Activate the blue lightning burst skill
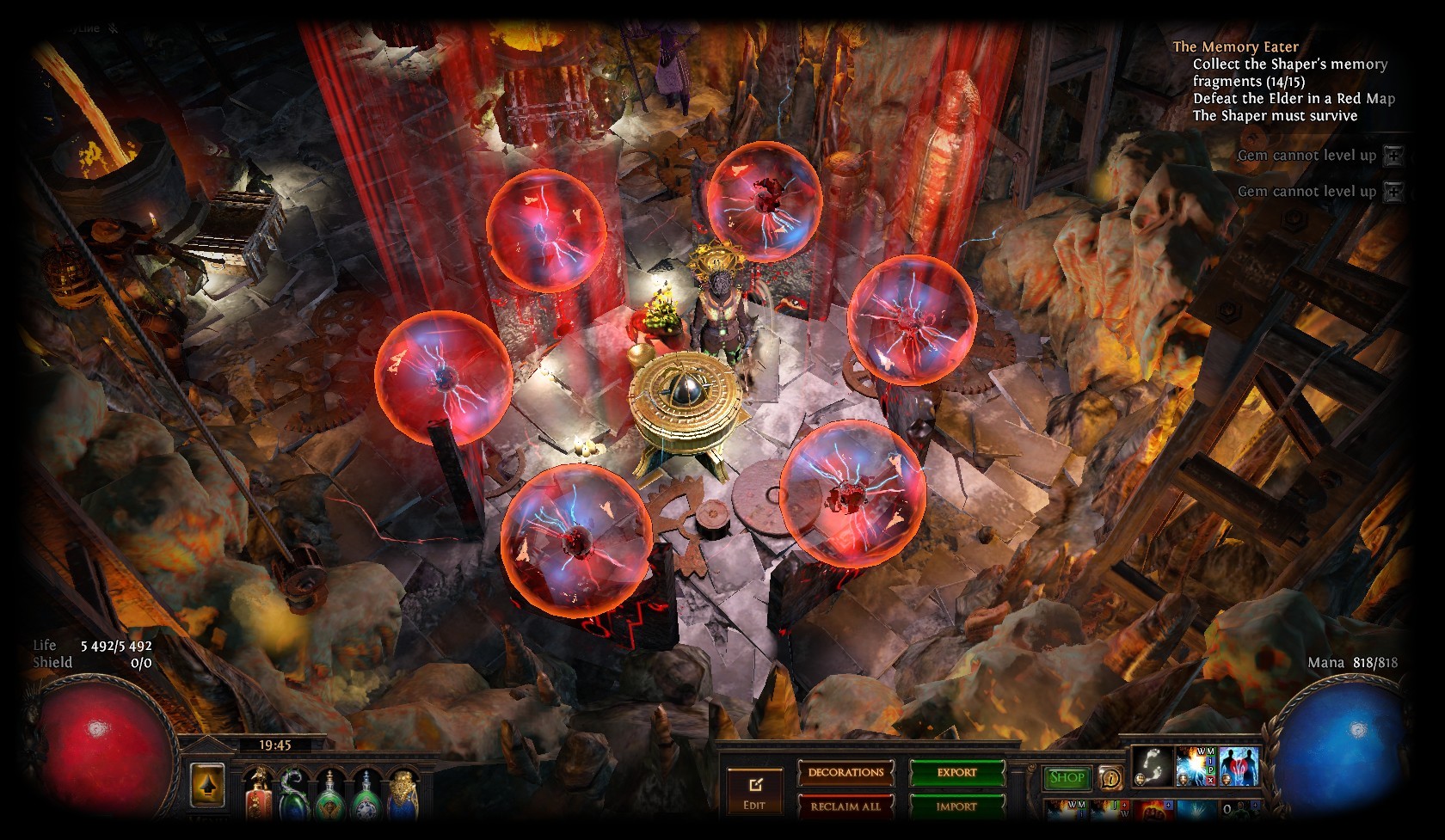The height and width of the screenshot is (840, 1445). 1196,765
